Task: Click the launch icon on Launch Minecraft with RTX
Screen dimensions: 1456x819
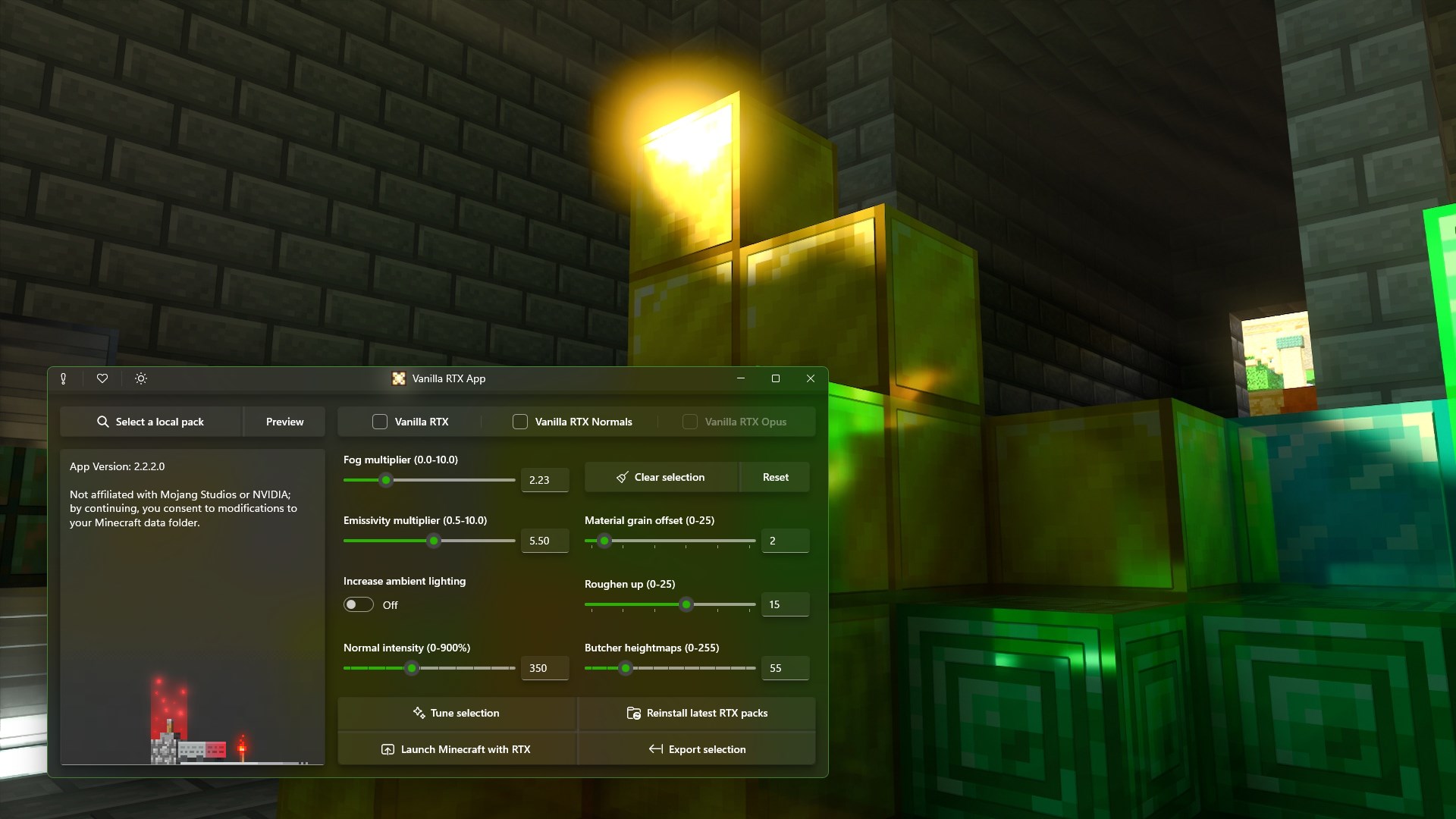Action: pyautogui.click(x=388, y=749)
